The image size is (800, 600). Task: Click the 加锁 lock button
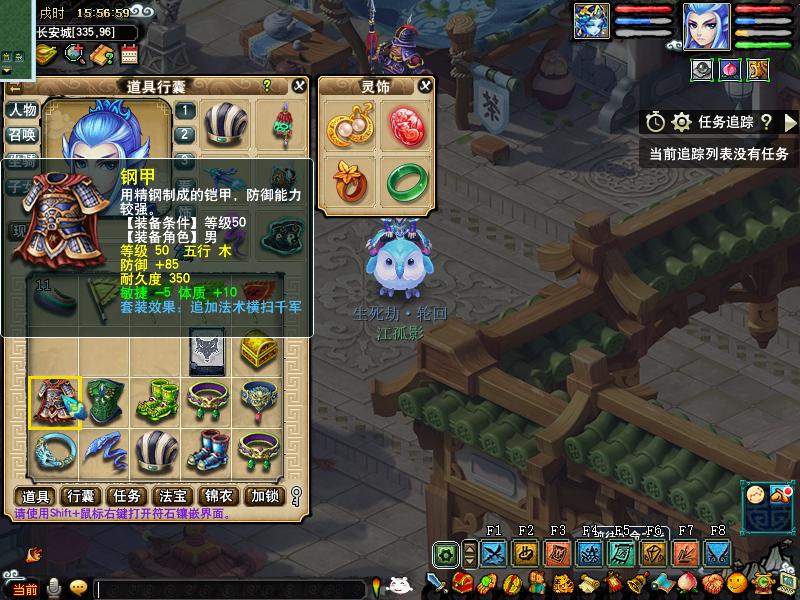265,496
